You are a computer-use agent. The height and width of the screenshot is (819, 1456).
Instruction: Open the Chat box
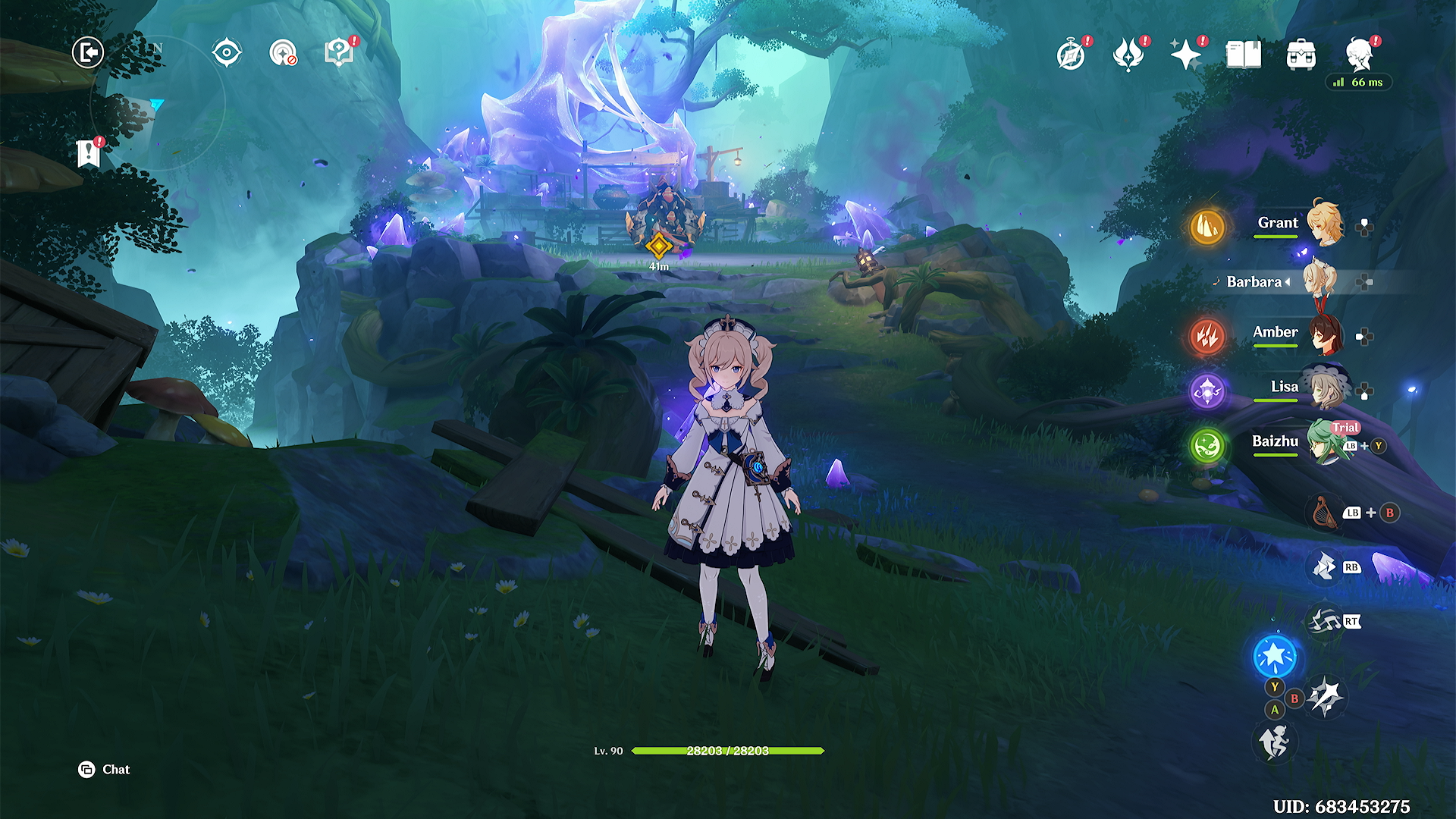coord(105,770)
